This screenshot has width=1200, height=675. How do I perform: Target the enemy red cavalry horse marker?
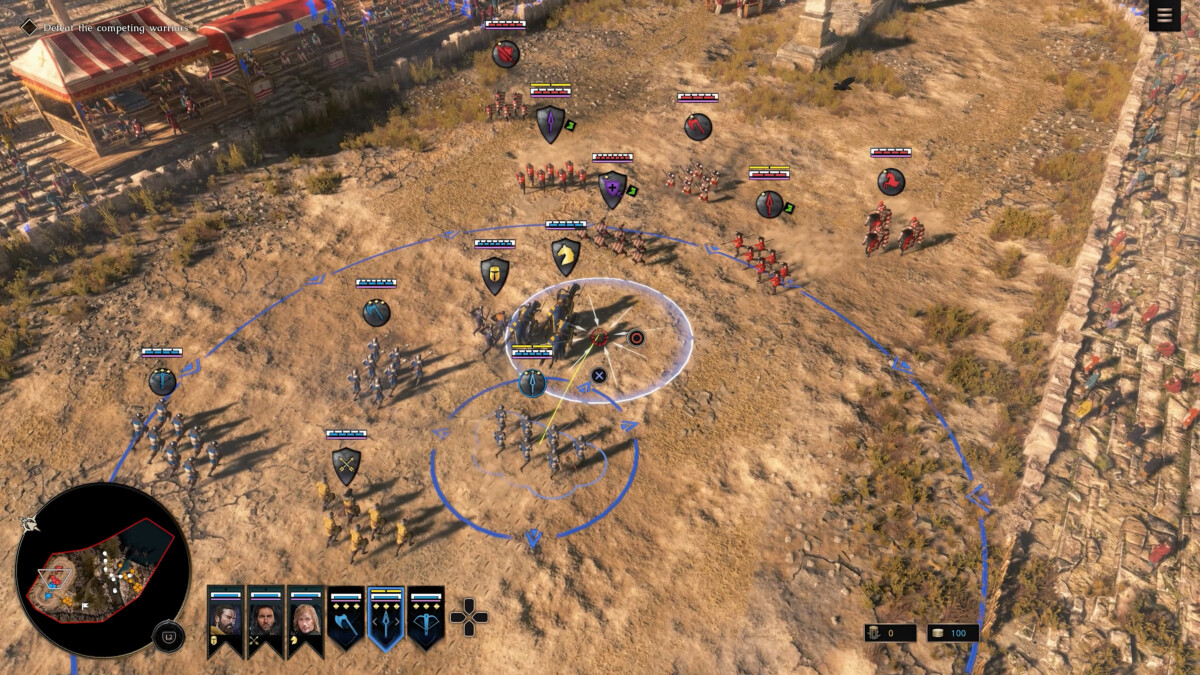click(x=891, y=182)
